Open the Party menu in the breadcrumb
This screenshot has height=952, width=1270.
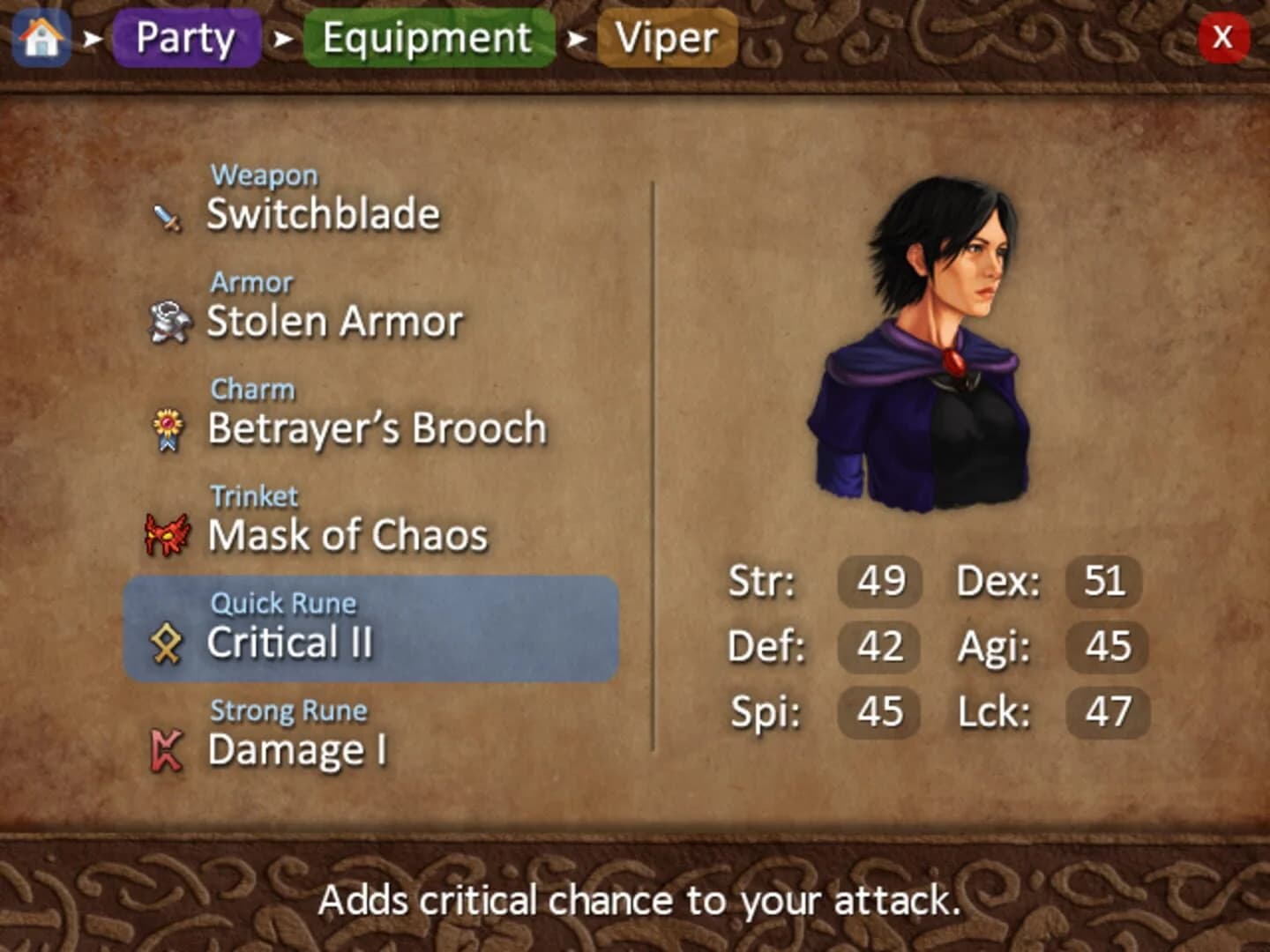(184, 39)
